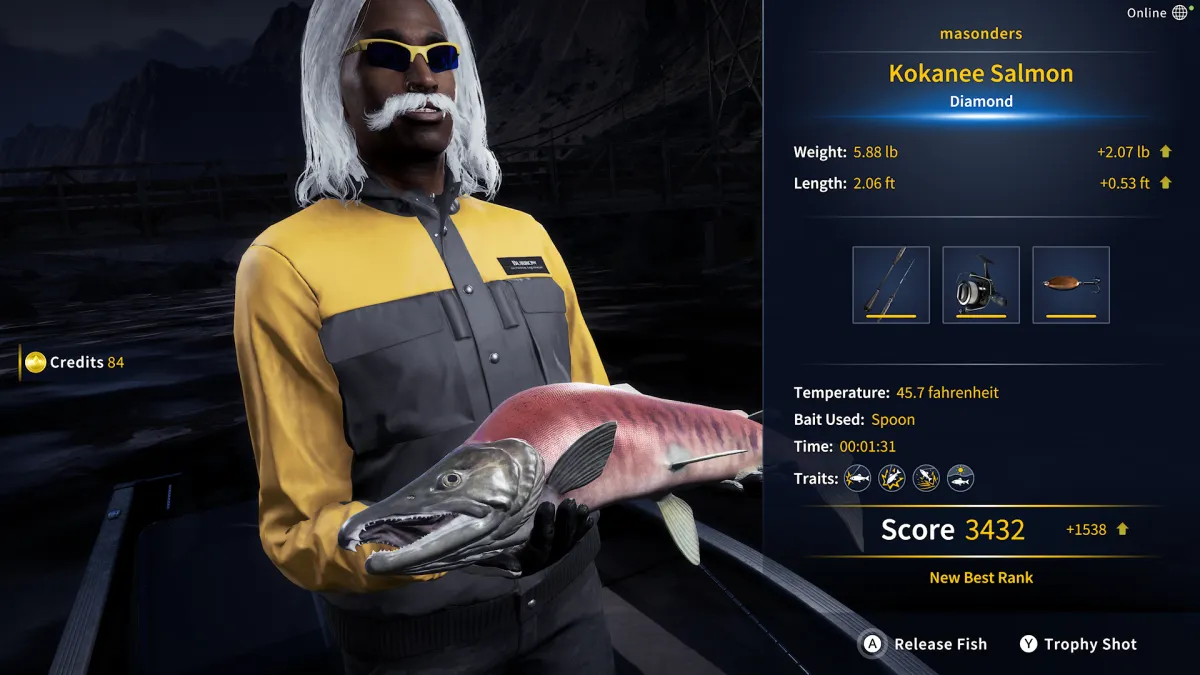Click the gold Credits coin icon
The width and height of the screenshot is (1200, 675).
36,362
